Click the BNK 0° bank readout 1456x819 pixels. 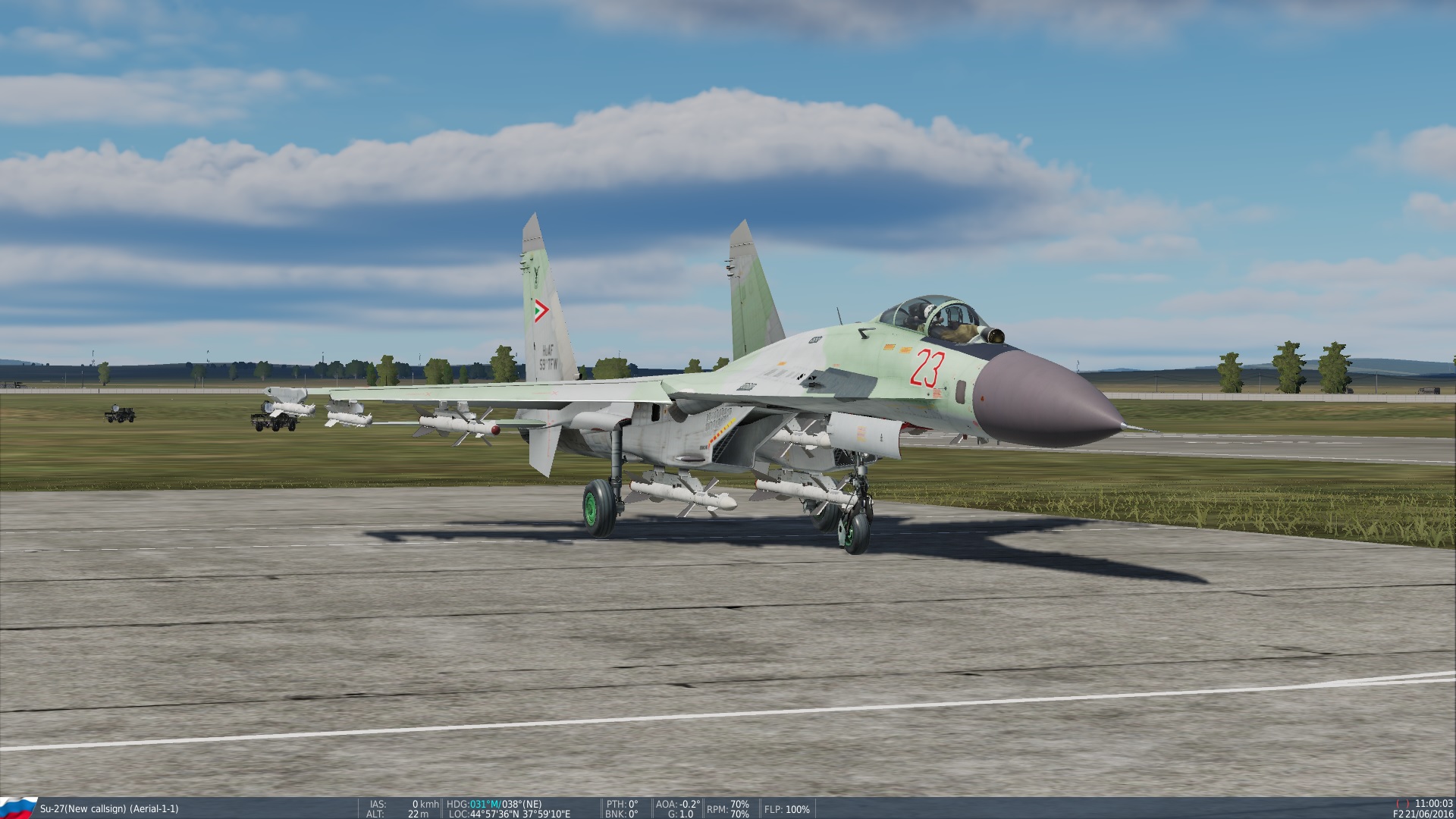point(620,811)
